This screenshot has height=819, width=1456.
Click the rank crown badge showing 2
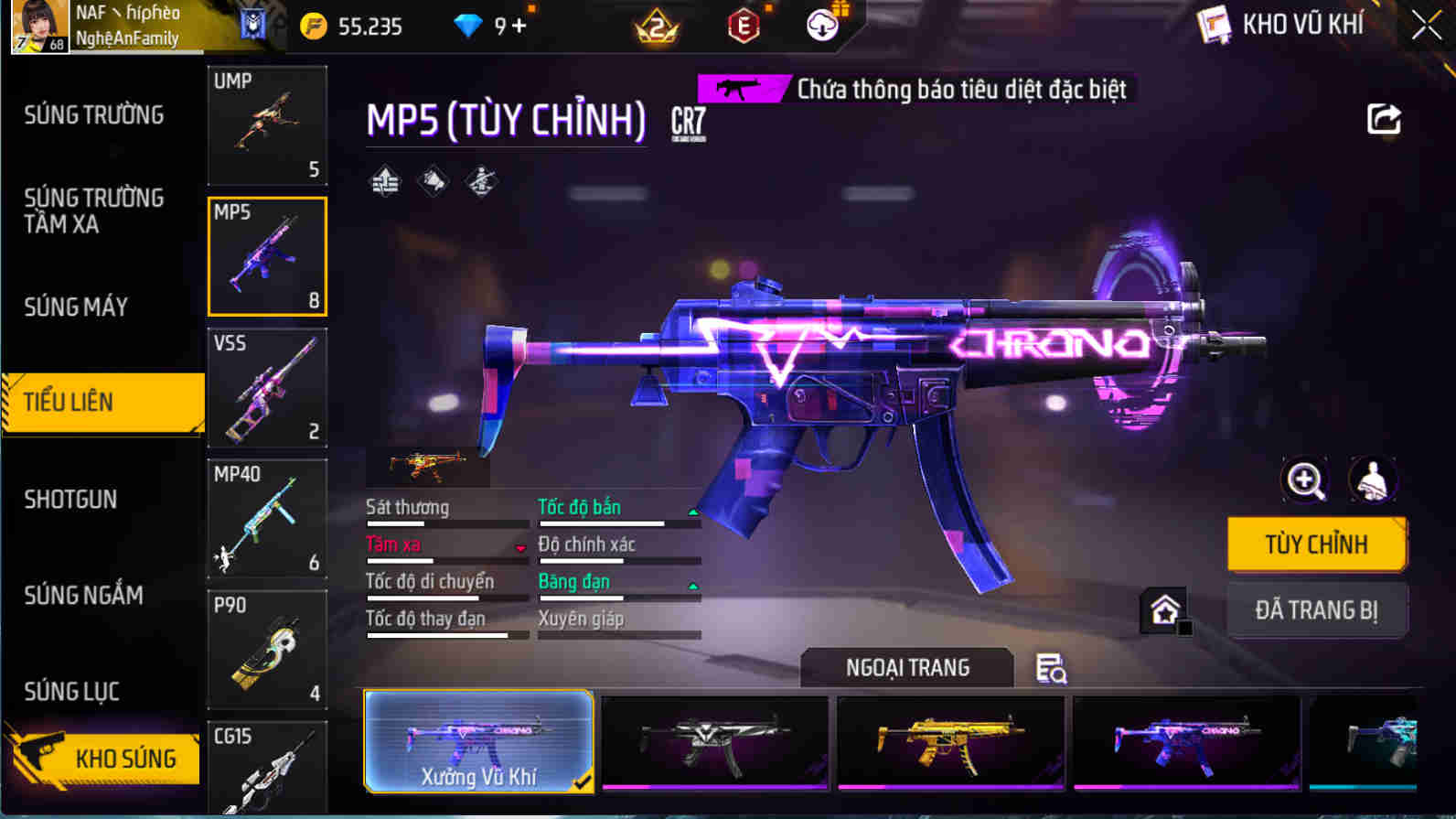[653, 26]
